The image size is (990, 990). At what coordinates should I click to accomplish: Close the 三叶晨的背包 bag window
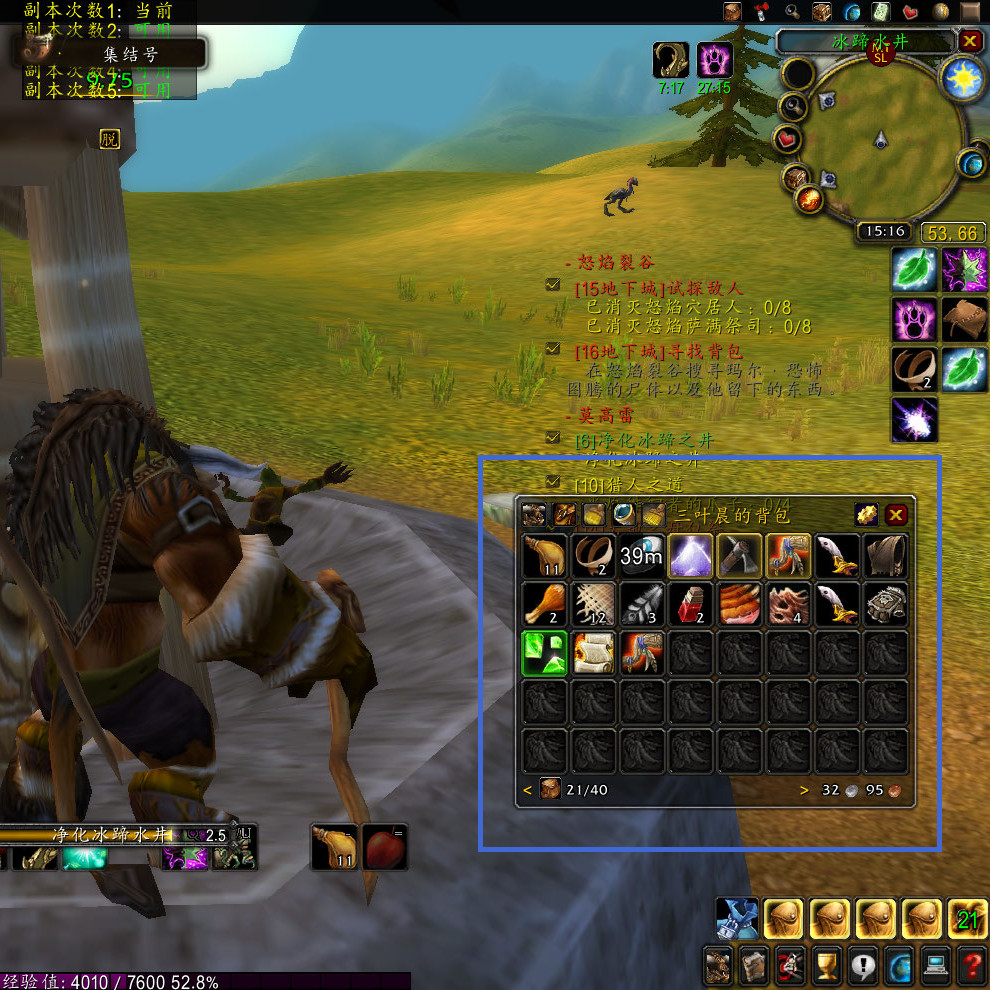coord(896,515)
